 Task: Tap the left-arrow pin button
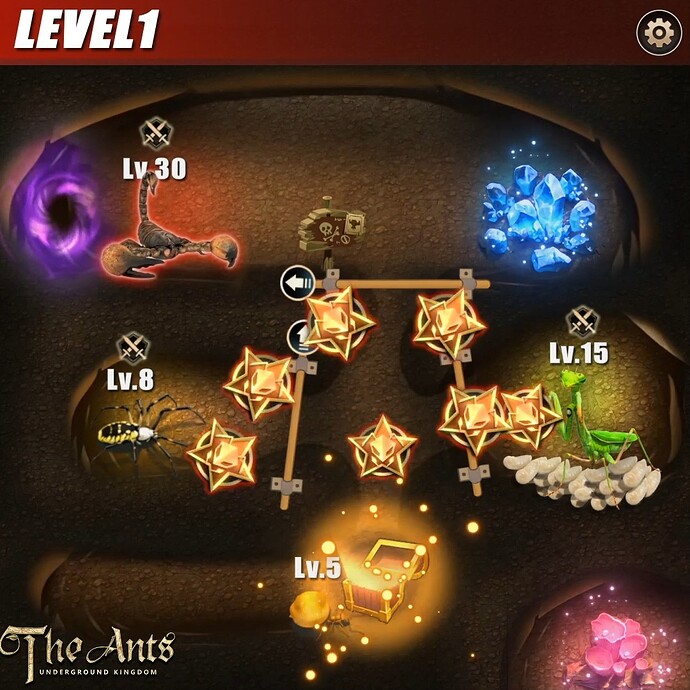click(x=297, y=283)
